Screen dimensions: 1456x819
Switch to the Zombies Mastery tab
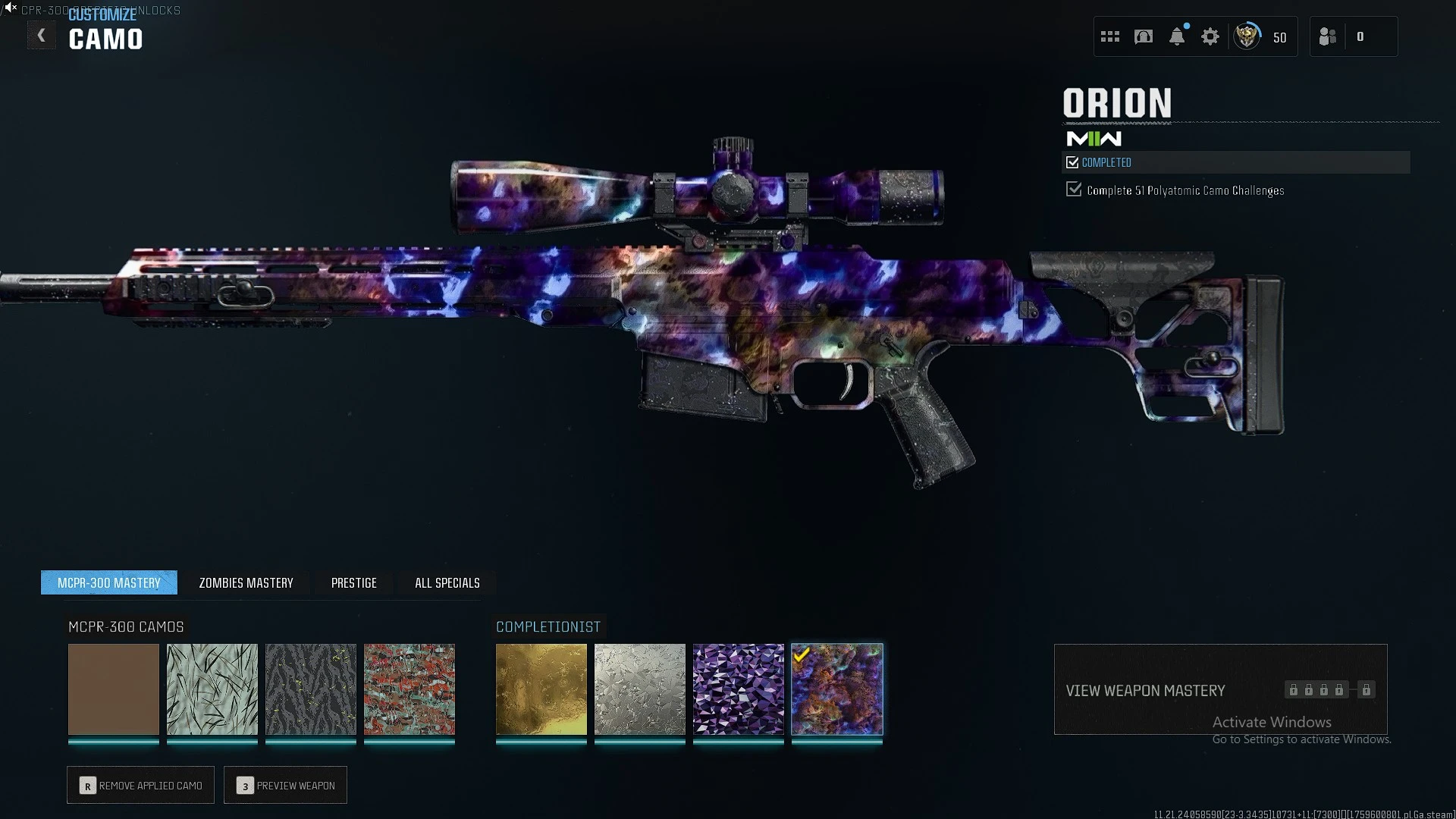246,582
